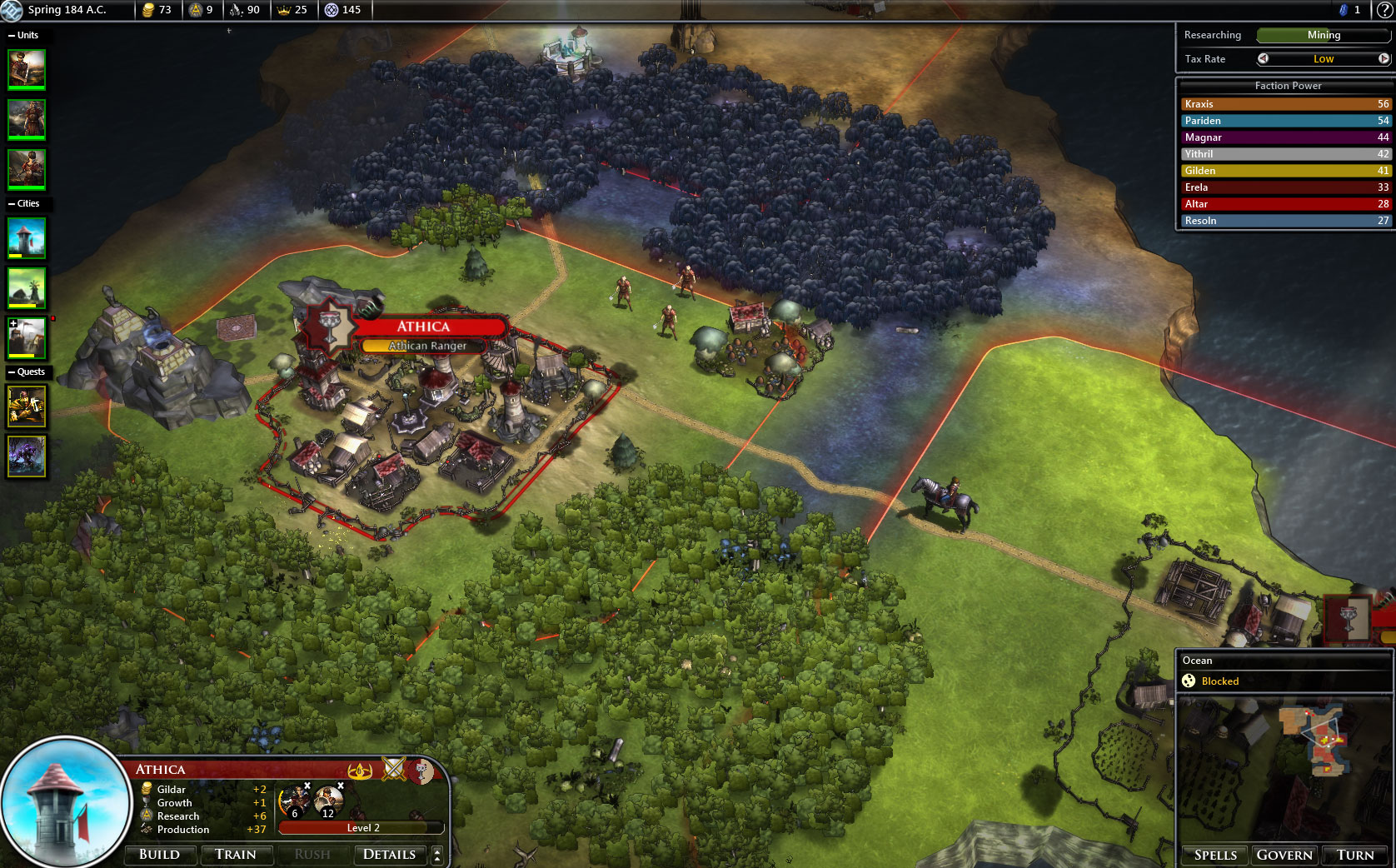
Task: Collapse the Quests list
Action: tap(12, 372)
